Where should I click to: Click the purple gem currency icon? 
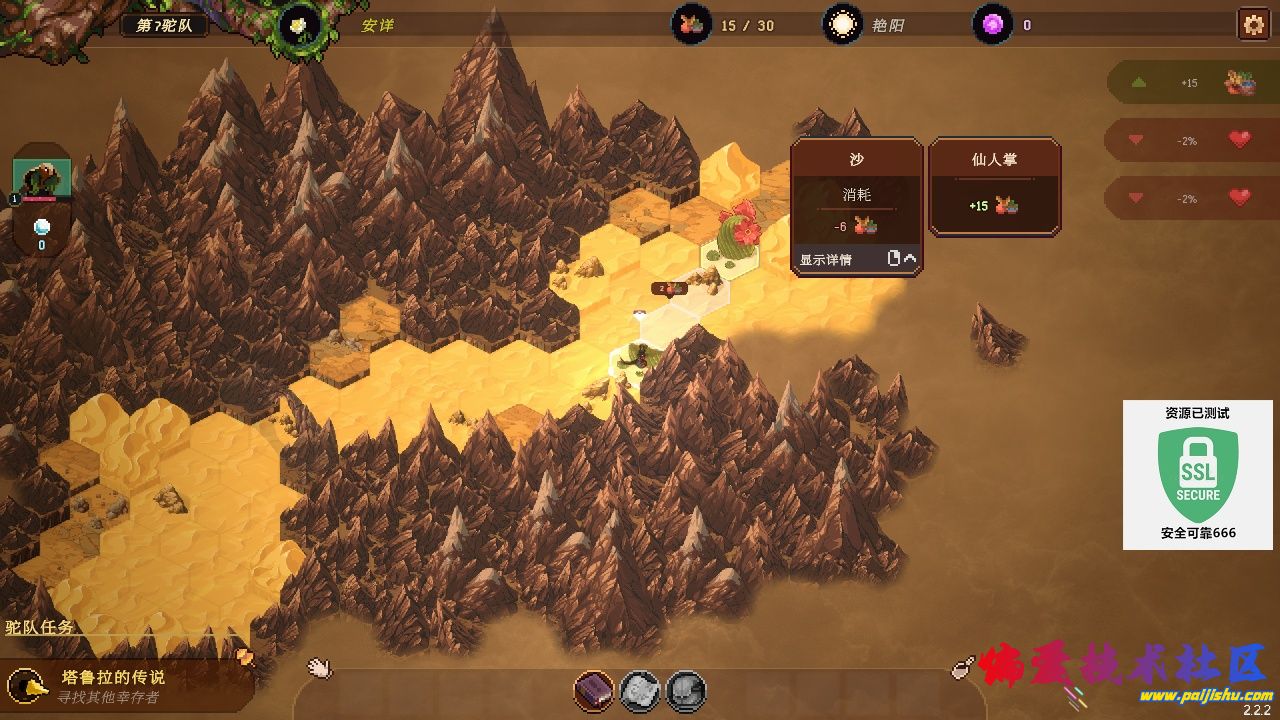pos(992,25)
